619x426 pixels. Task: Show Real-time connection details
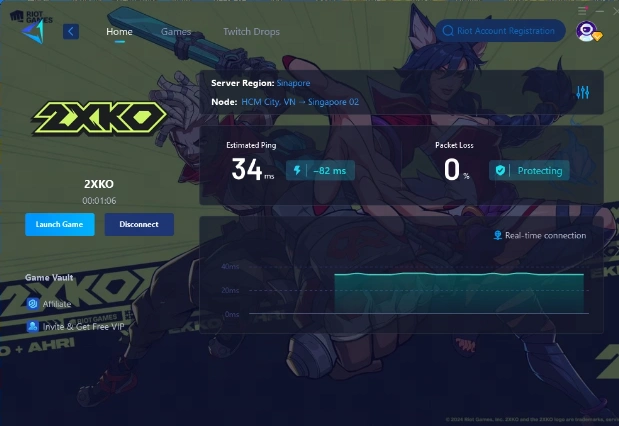pyautogui.click(x=540, y=236)
